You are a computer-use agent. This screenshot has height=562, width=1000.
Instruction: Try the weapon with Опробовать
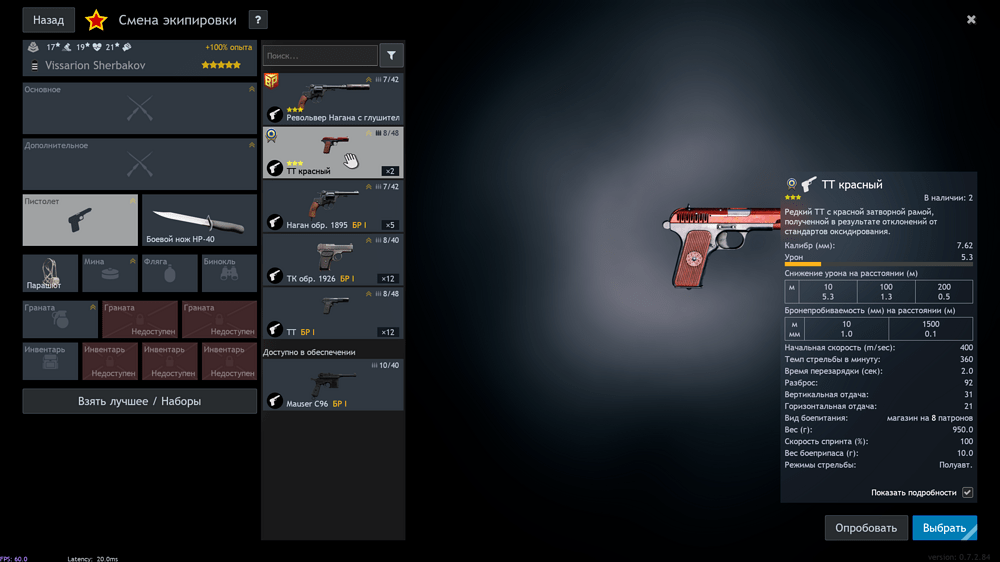click(x=866, y=528)
